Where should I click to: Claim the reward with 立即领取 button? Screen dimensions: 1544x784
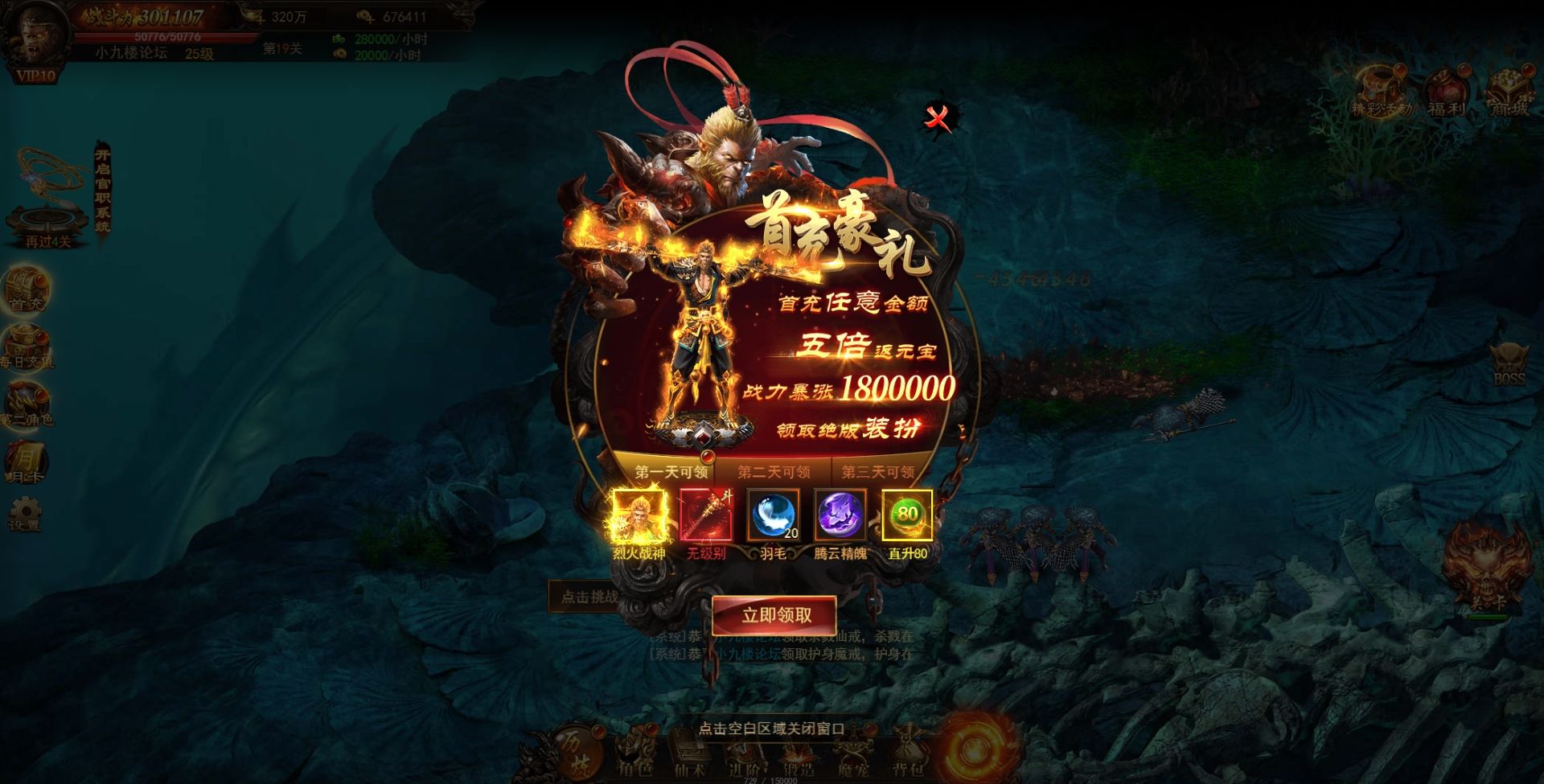[774, 615]
